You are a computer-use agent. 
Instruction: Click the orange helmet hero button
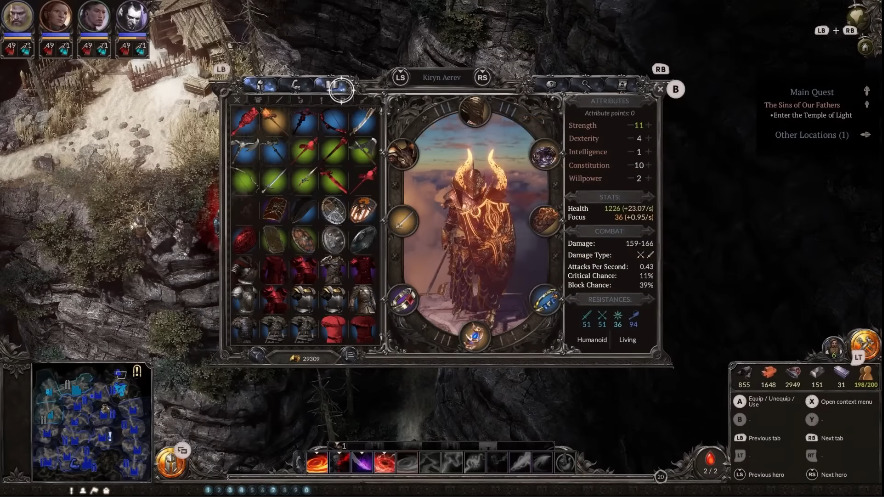170,462
